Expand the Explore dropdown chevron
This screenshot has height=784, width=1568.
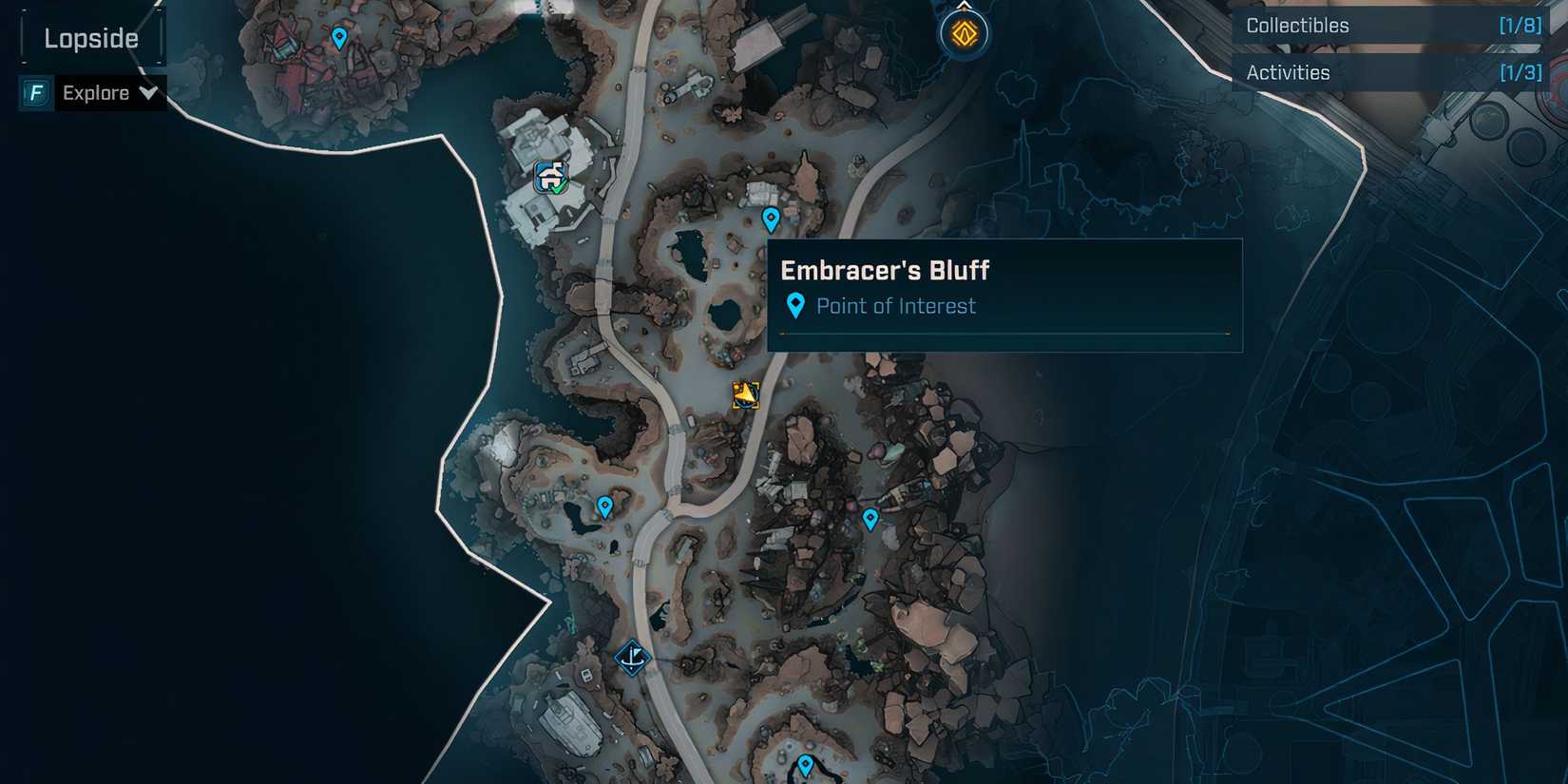pos(149,93)
